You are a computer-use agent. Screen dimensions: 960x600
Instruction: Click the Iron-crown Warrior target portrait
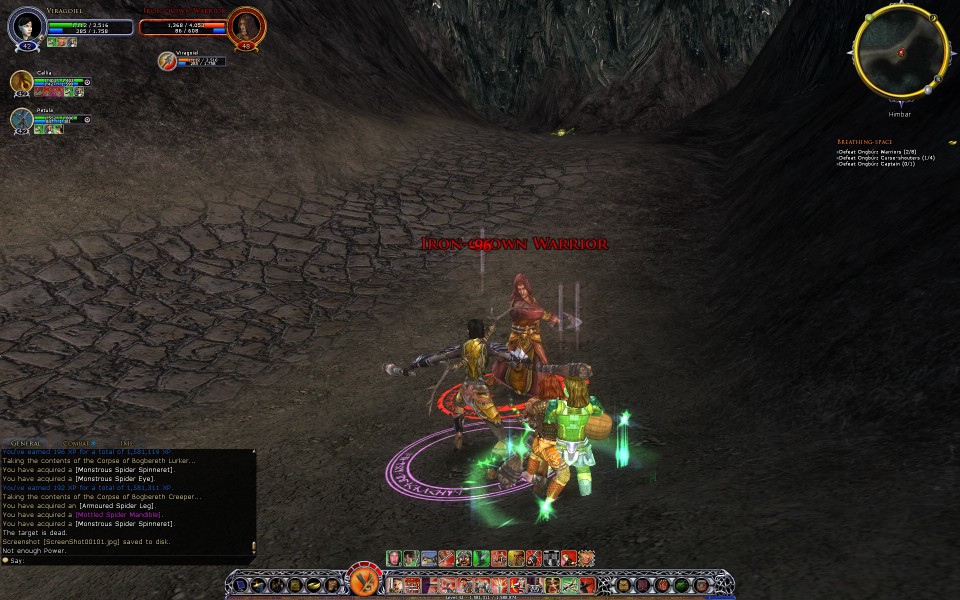click(x=245, y=27)
